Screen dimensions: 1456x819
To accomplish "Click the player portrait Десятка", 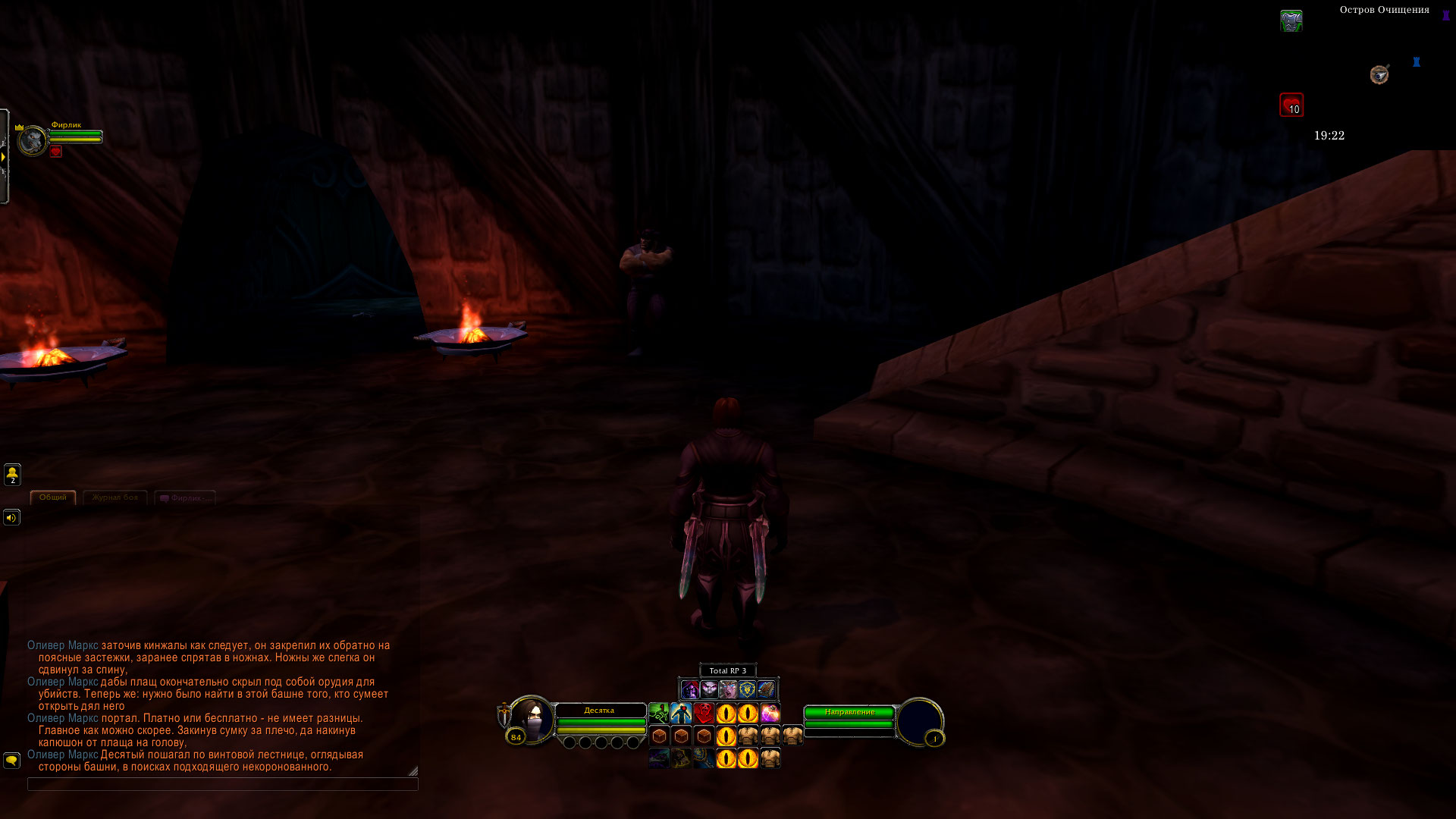I will pyautogui.click(x=531, y=719).
